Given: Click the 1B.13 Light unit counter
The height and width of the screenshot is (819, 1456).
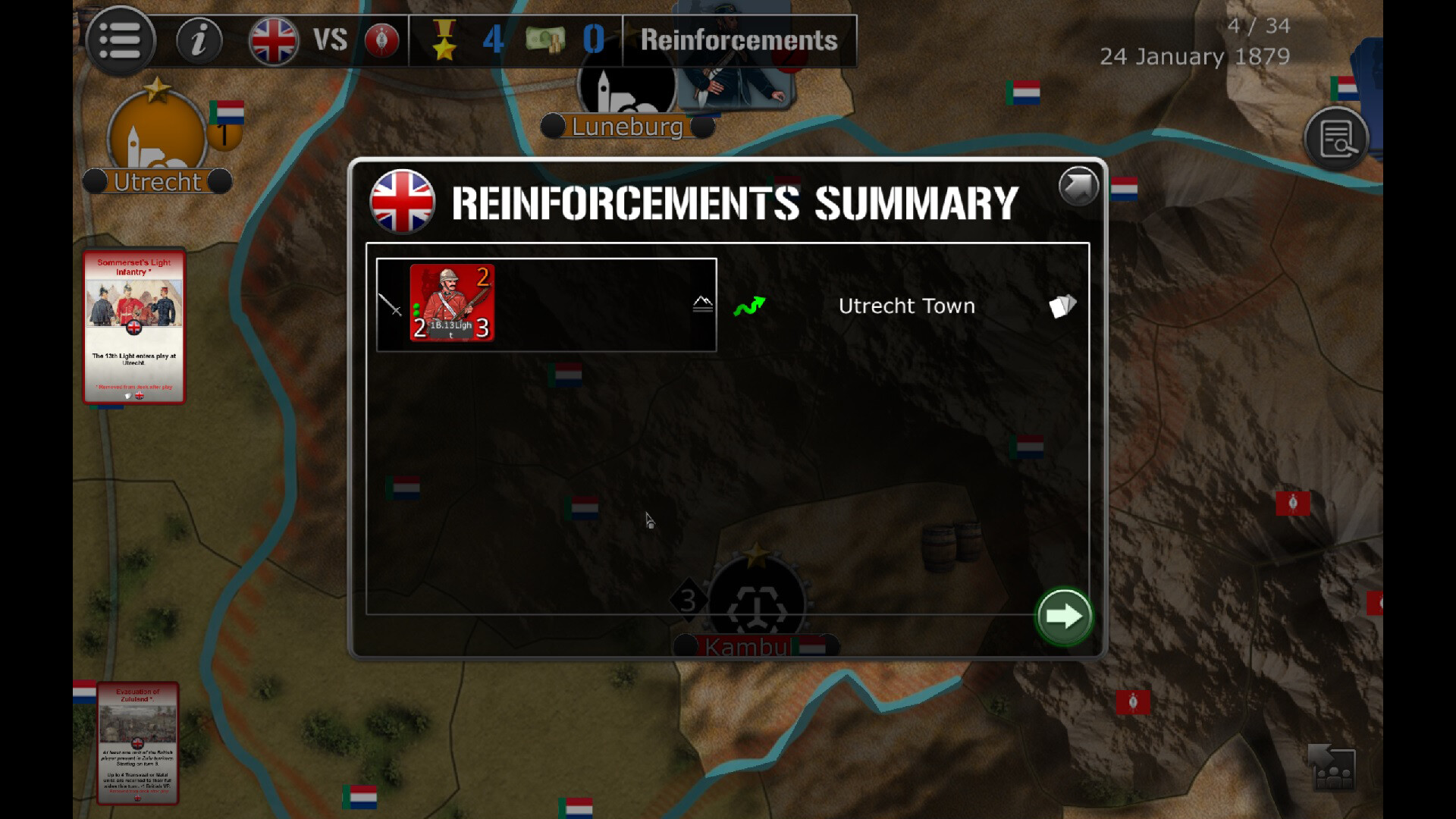Looking at the screenshot, I should pyautogui.click(x=452, y=303).
